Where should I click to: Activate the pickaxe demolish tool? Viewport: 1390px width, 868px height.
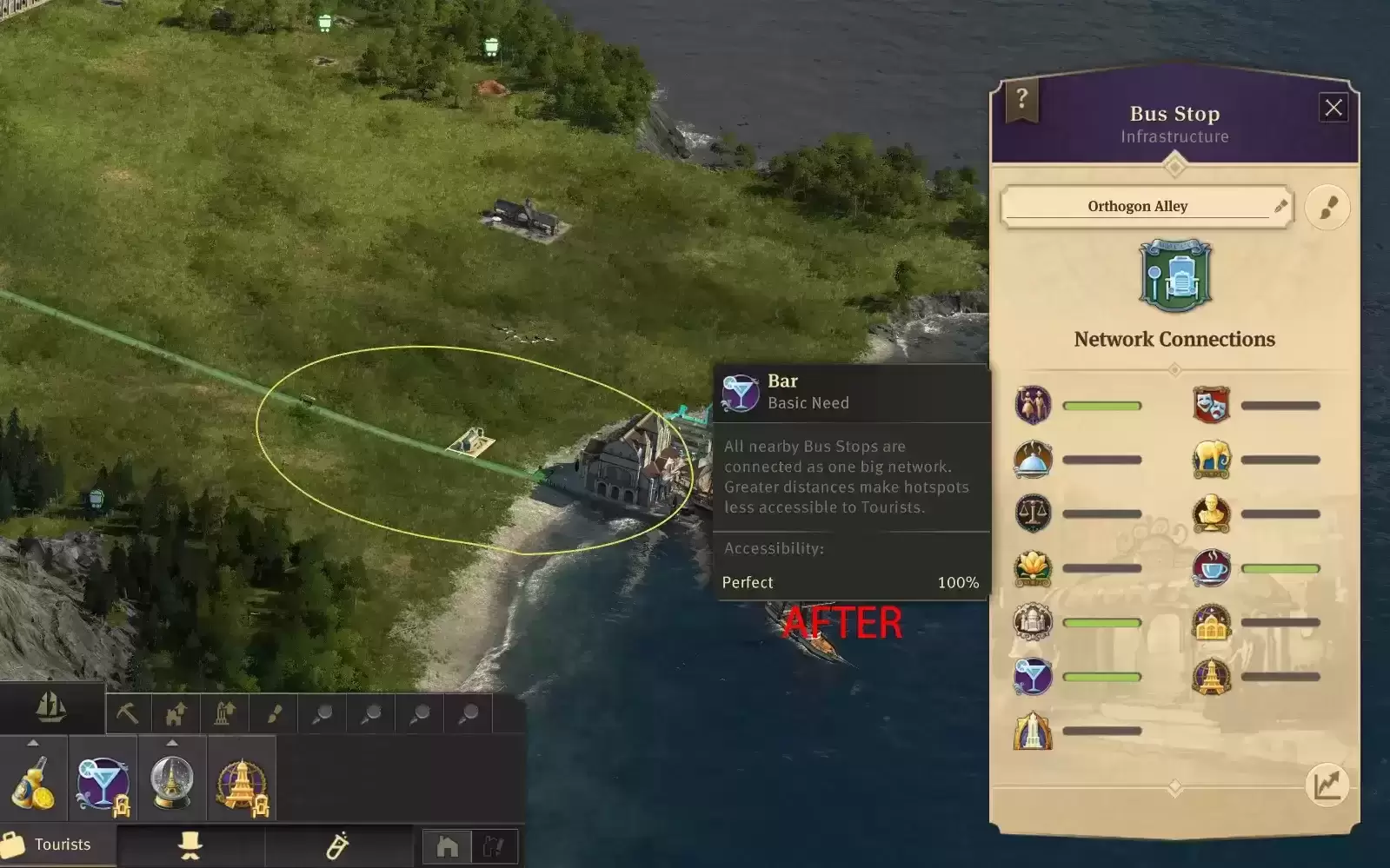[128, 714]
